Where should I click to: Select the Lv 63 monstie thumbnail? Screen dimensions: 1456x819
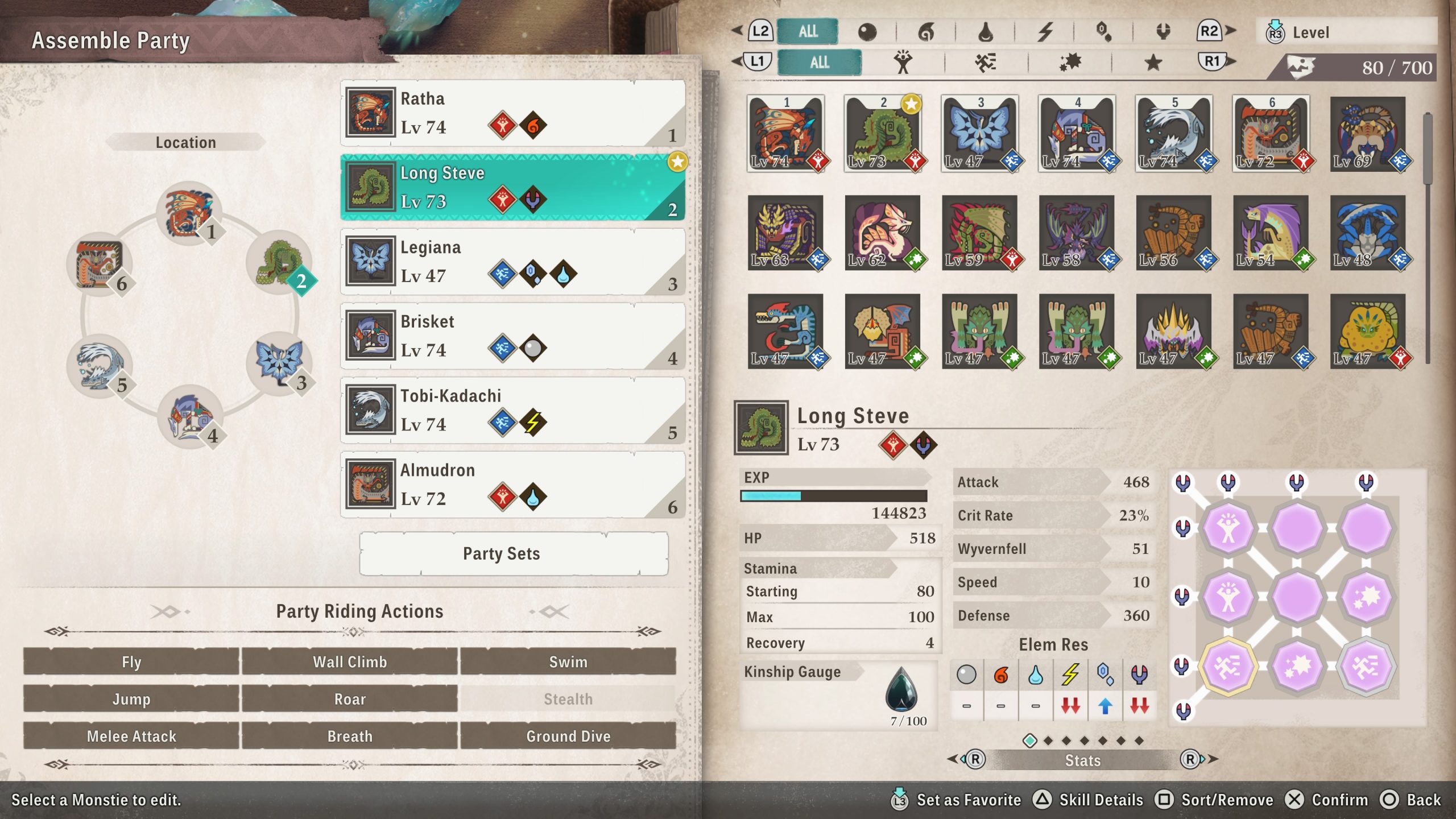point(785,233)
